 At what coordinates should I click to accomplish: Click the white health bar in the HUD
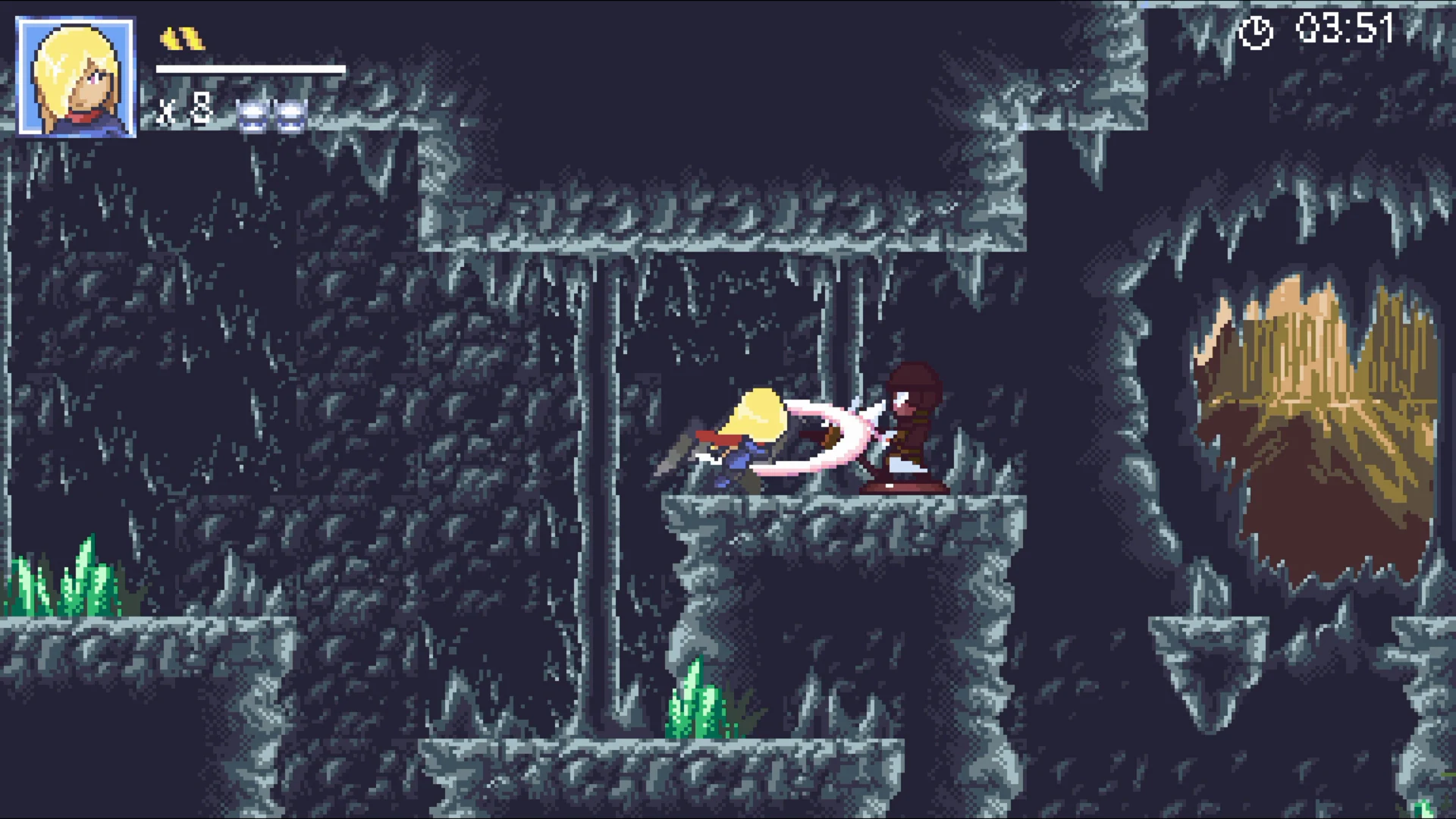tap(250, 70)
